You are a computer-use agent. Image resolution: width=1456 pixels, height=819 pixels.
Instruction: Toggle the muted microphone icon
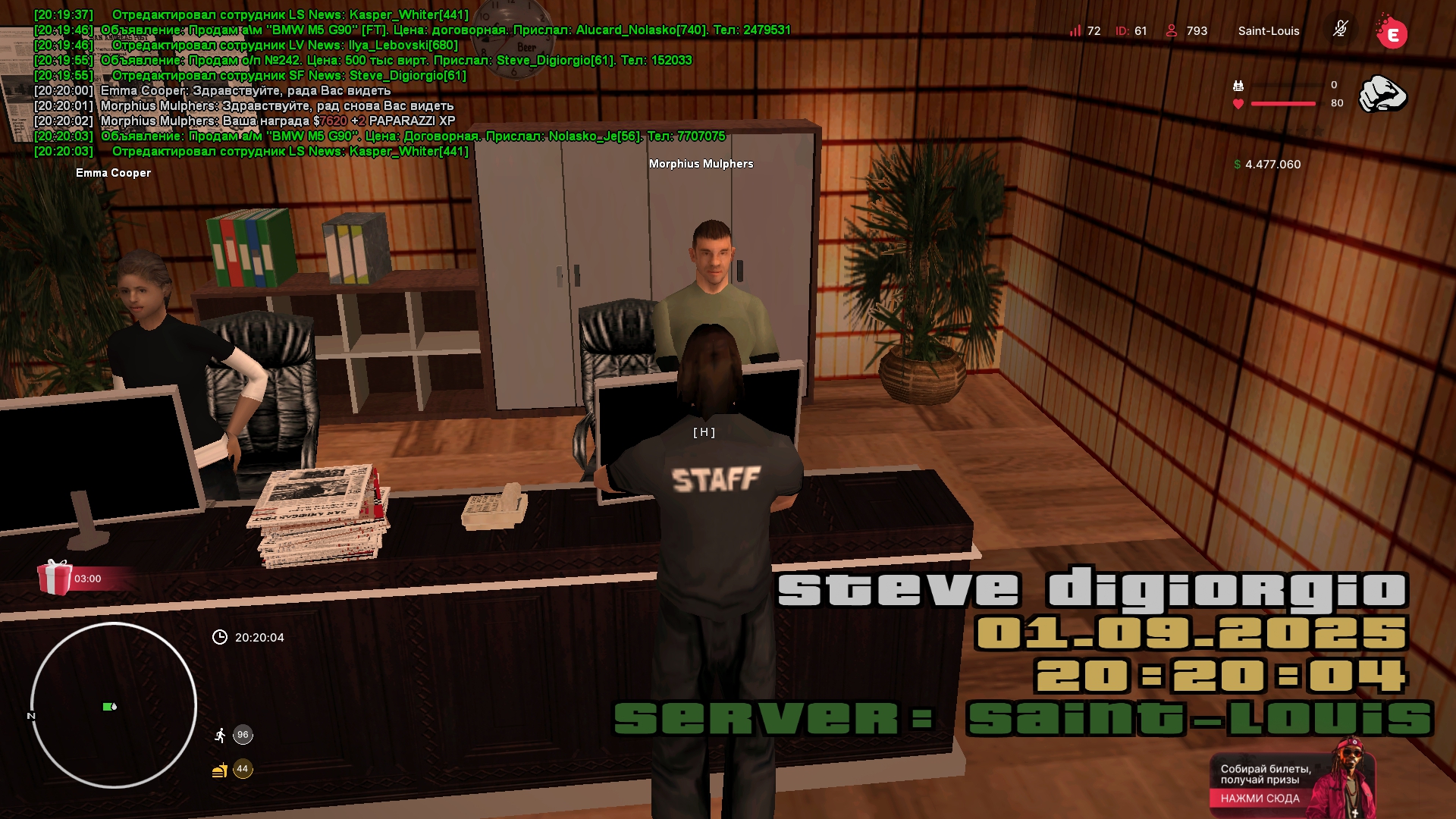[x=1340, y=30]
